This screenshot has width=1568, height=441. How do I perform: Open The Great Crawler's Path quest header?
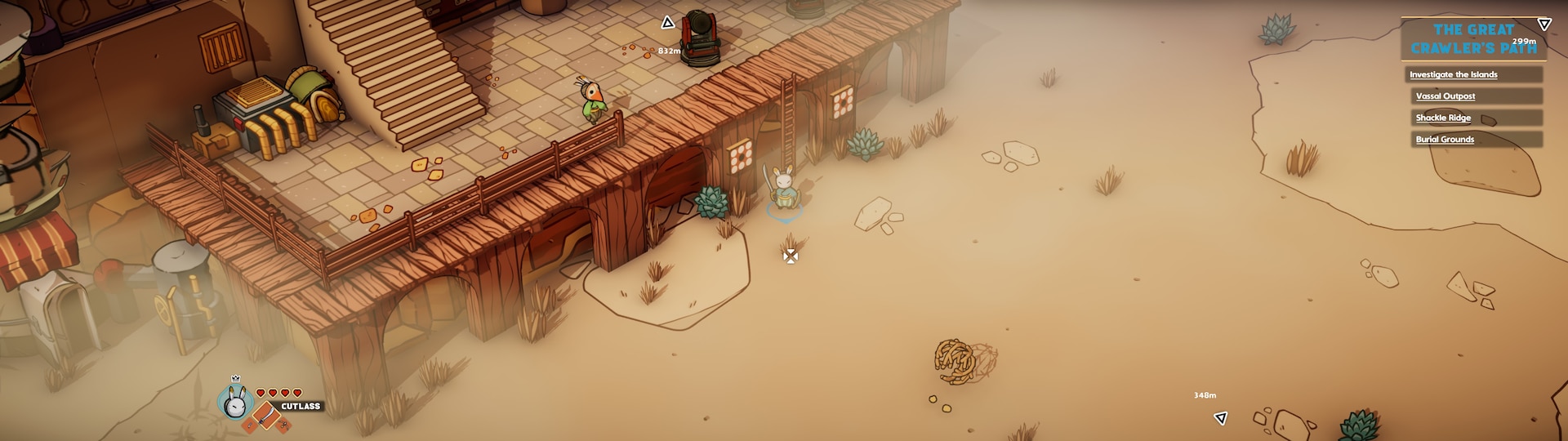pyautogui.click(x=1472, y=39)
